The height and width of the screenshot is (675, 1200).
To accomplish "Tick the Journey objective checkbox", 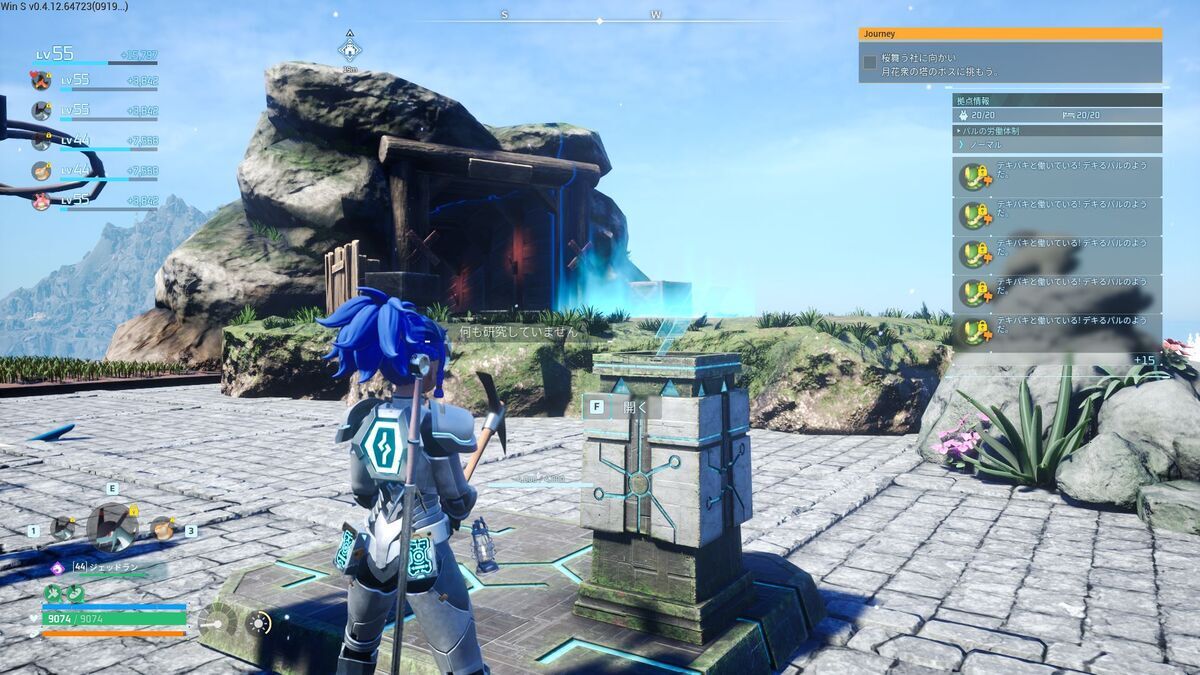I will (x=870, y=63).
